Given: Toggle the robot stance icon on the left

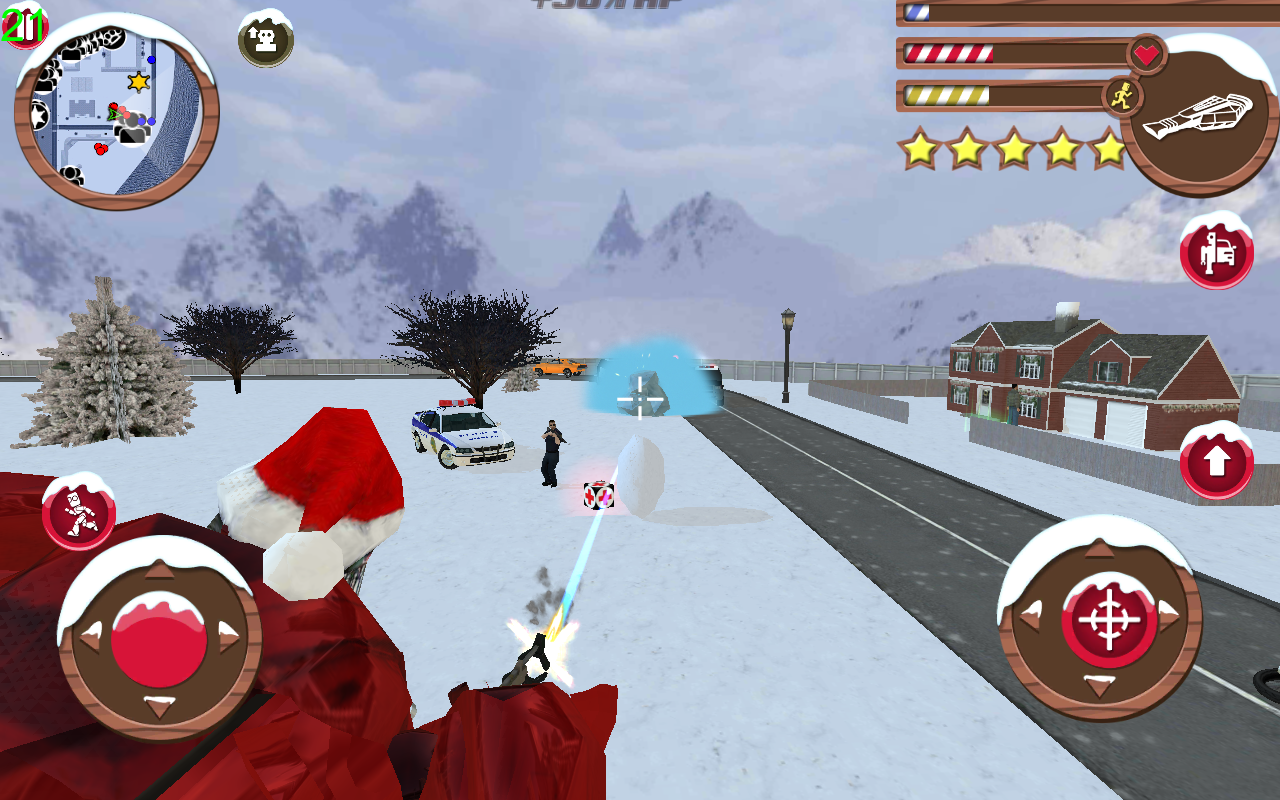Looking at the screenshot, I should coord(78,512).
